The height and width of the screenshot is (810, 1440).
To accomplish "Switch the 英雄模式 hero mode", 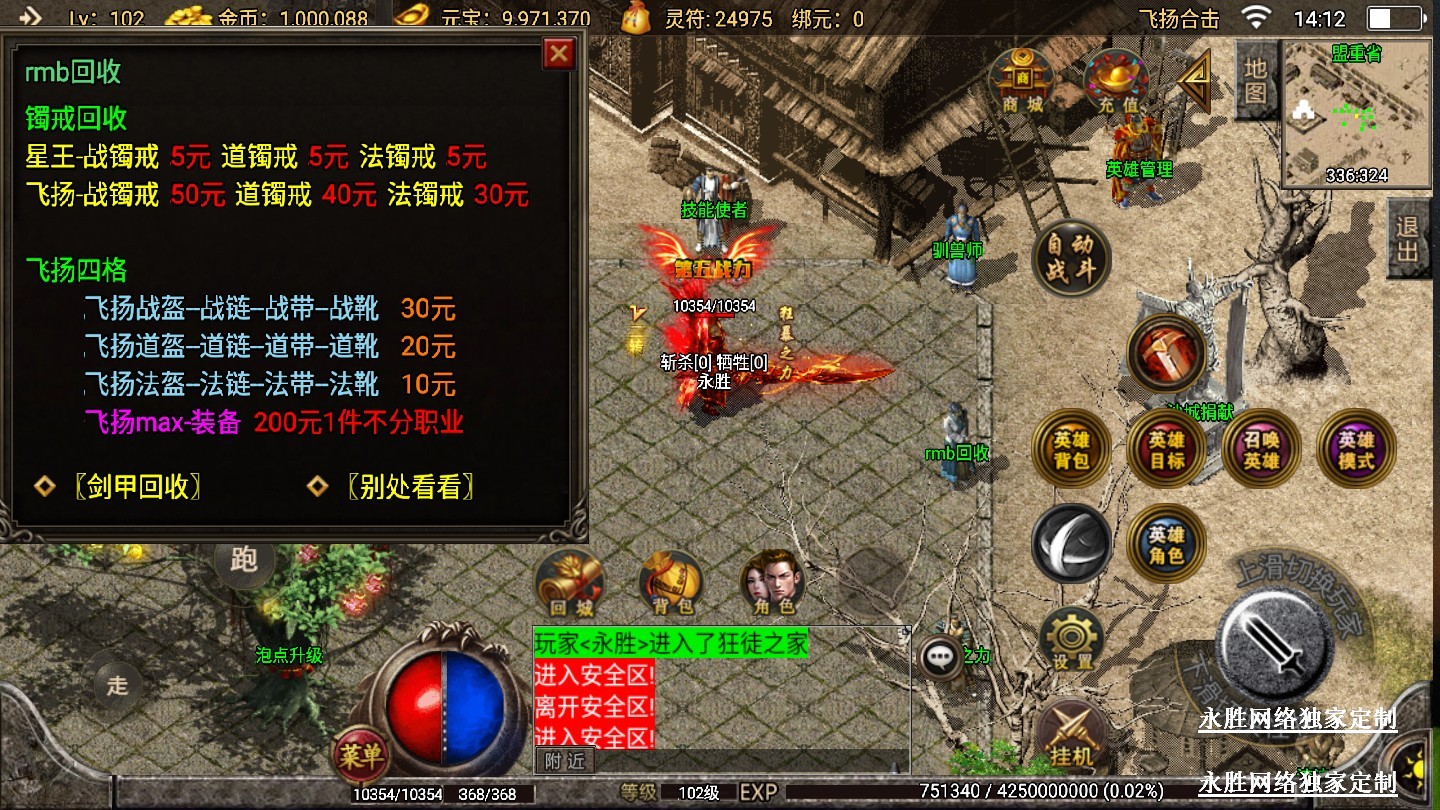I will click(1356, 449).
